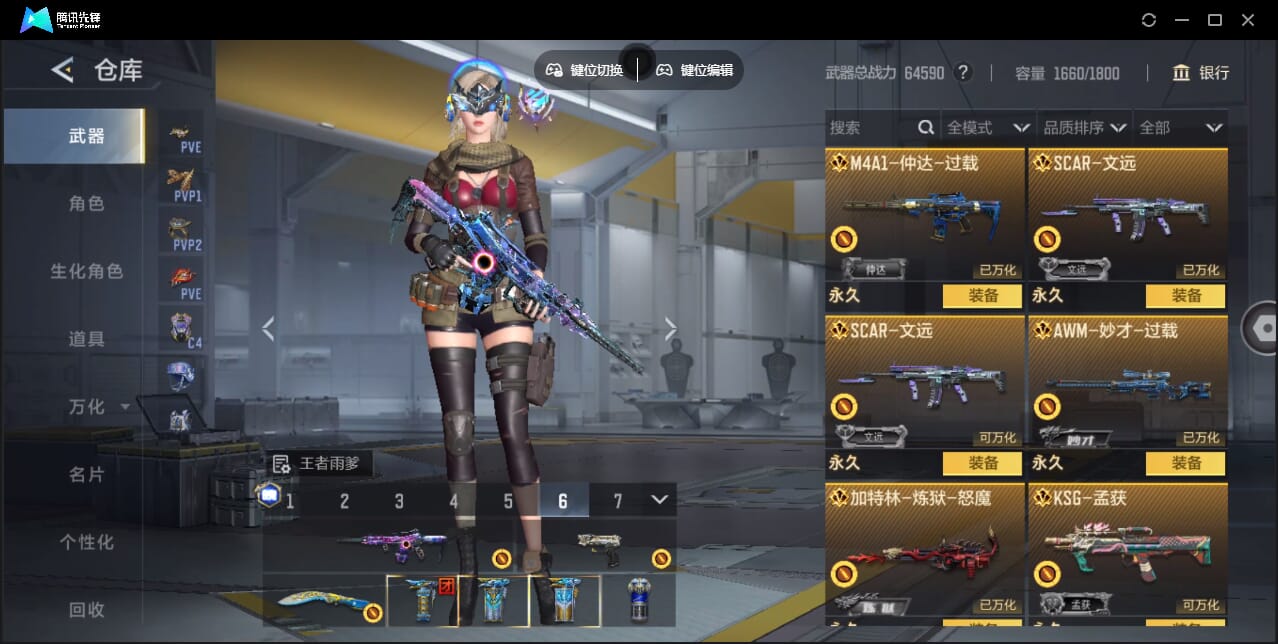Viewport: 1278px width, 644px height.
Task: Open the 回收 category
Action: [x=86, y=609]
